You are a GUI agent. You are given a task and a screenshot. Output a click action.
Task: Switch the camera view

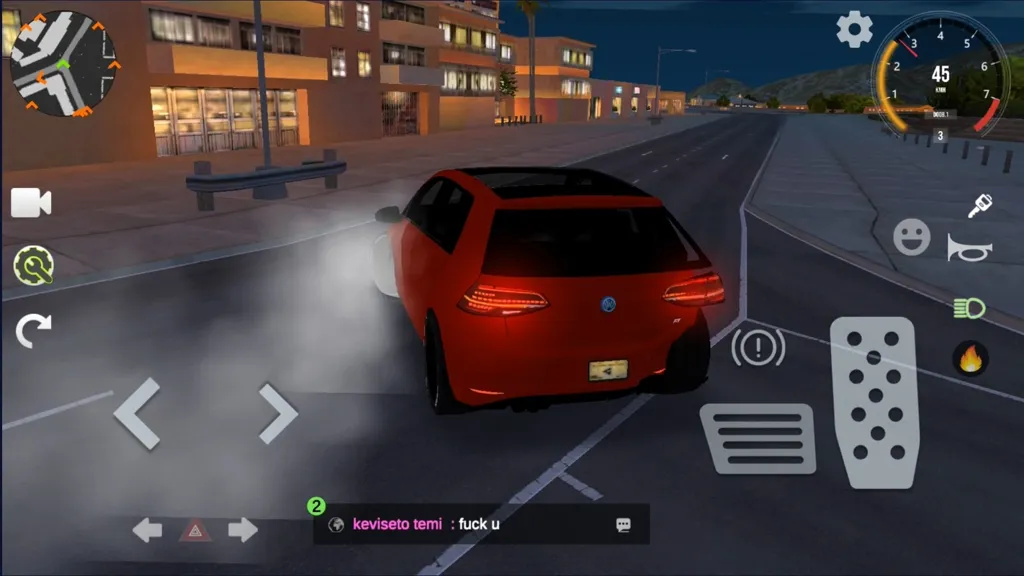click(x=31, y=203)
